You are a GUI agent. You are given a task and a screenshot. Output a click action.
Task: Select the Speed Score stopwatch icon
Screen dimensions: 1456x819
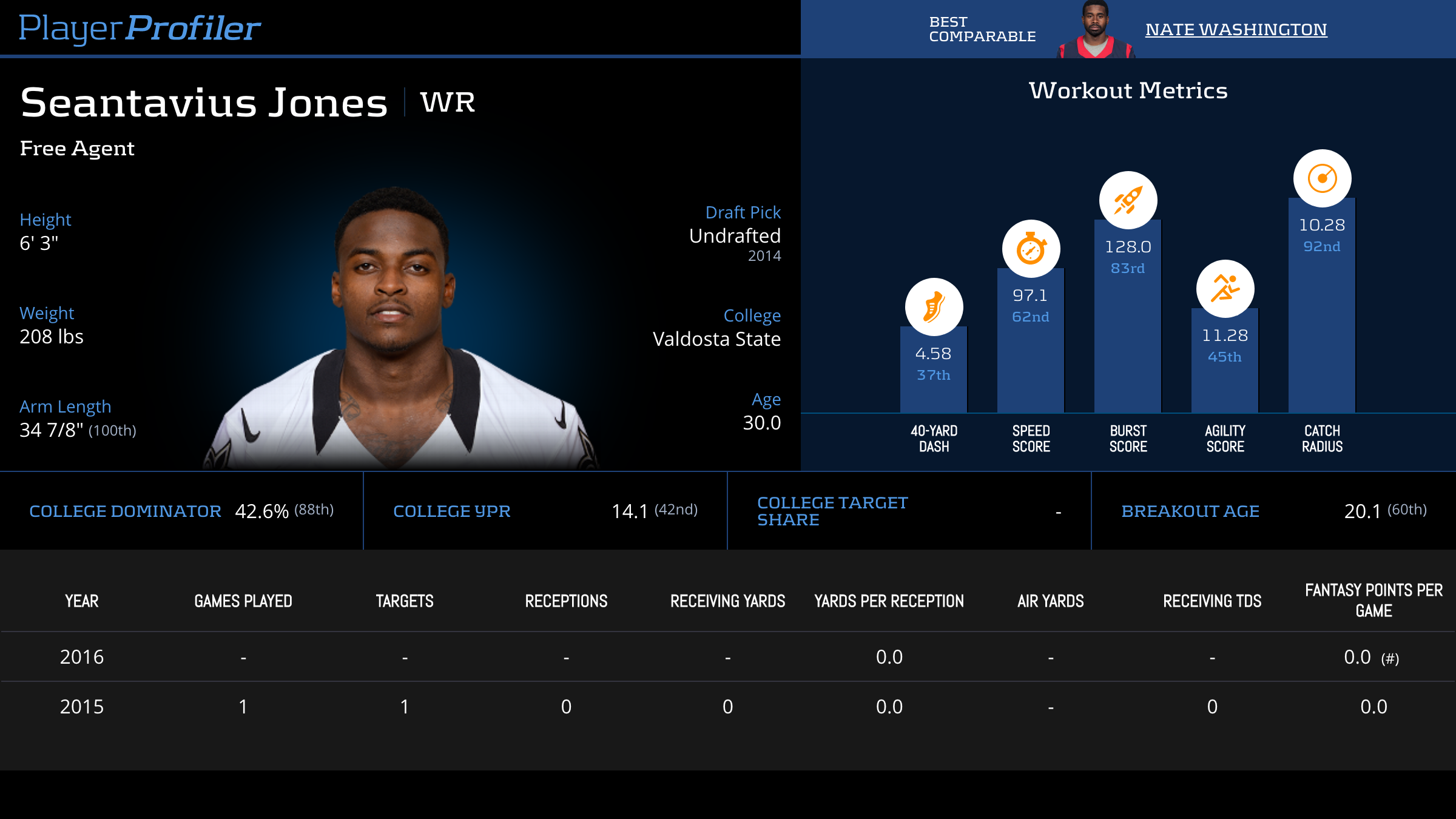(1031, 249)
